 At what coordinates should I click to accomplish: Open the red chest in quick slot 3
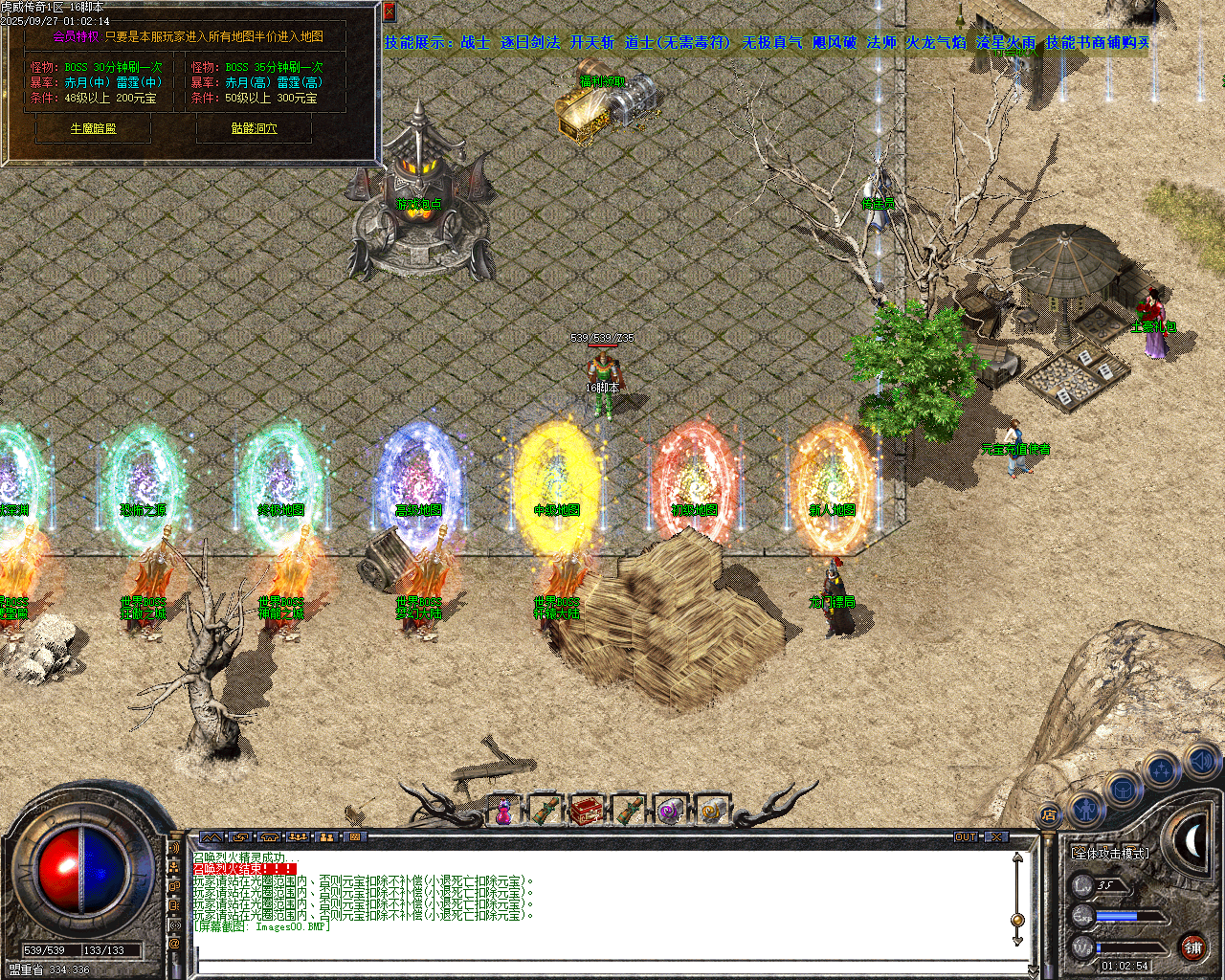588,809
